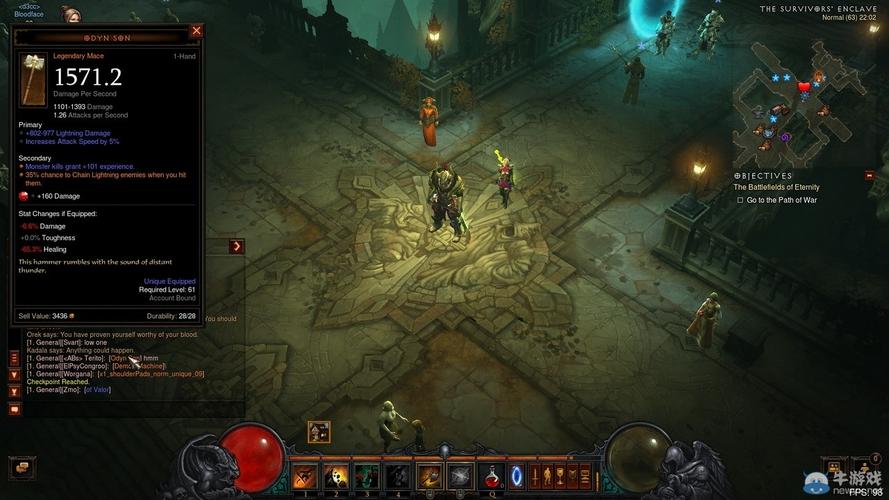Open chat options with the speech icon
The image size is (889, 500).
coord(15,408)
